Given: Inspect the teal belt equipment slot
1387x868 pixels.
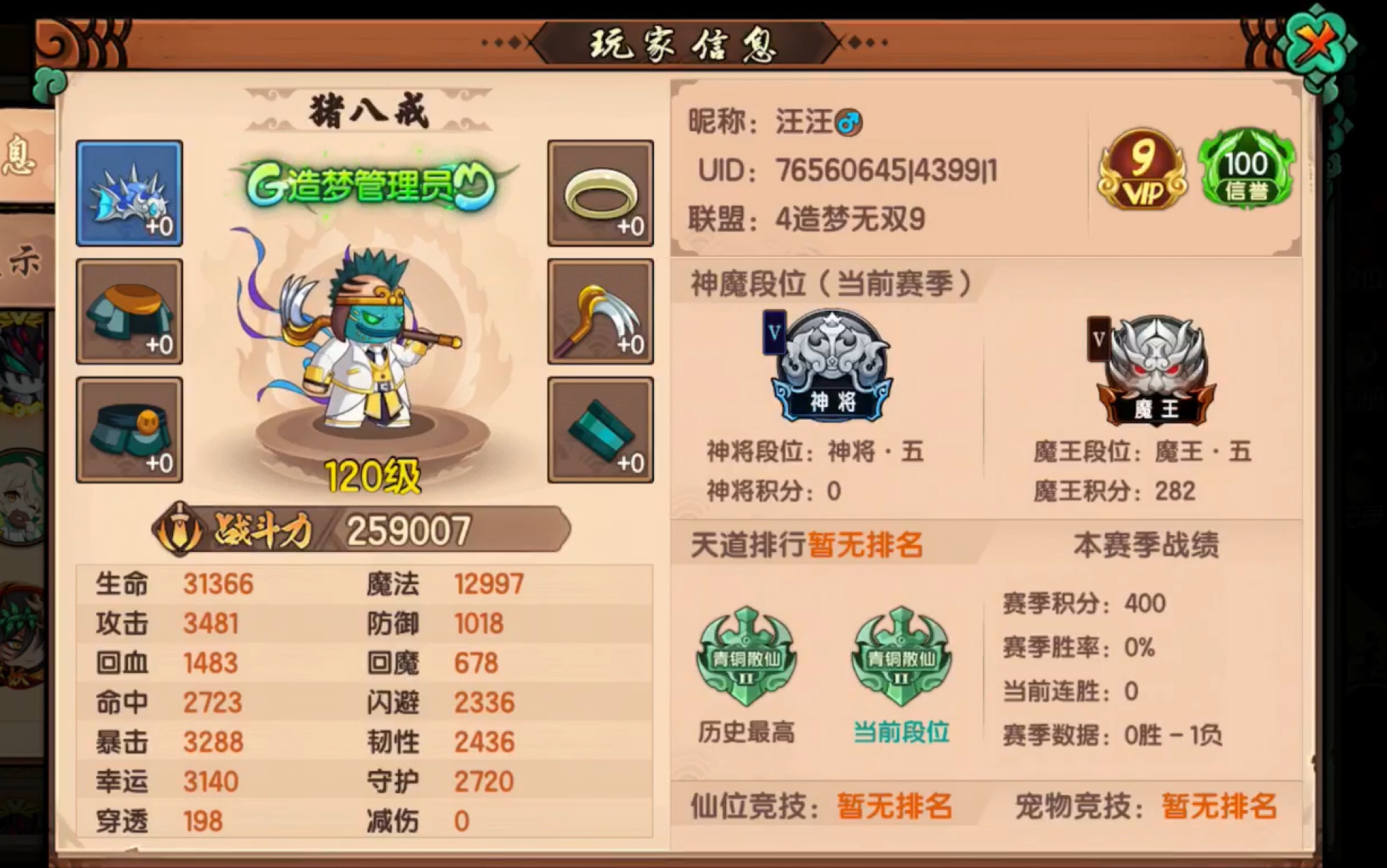Looking at the screenshot, I should click(x=129, y=426).
